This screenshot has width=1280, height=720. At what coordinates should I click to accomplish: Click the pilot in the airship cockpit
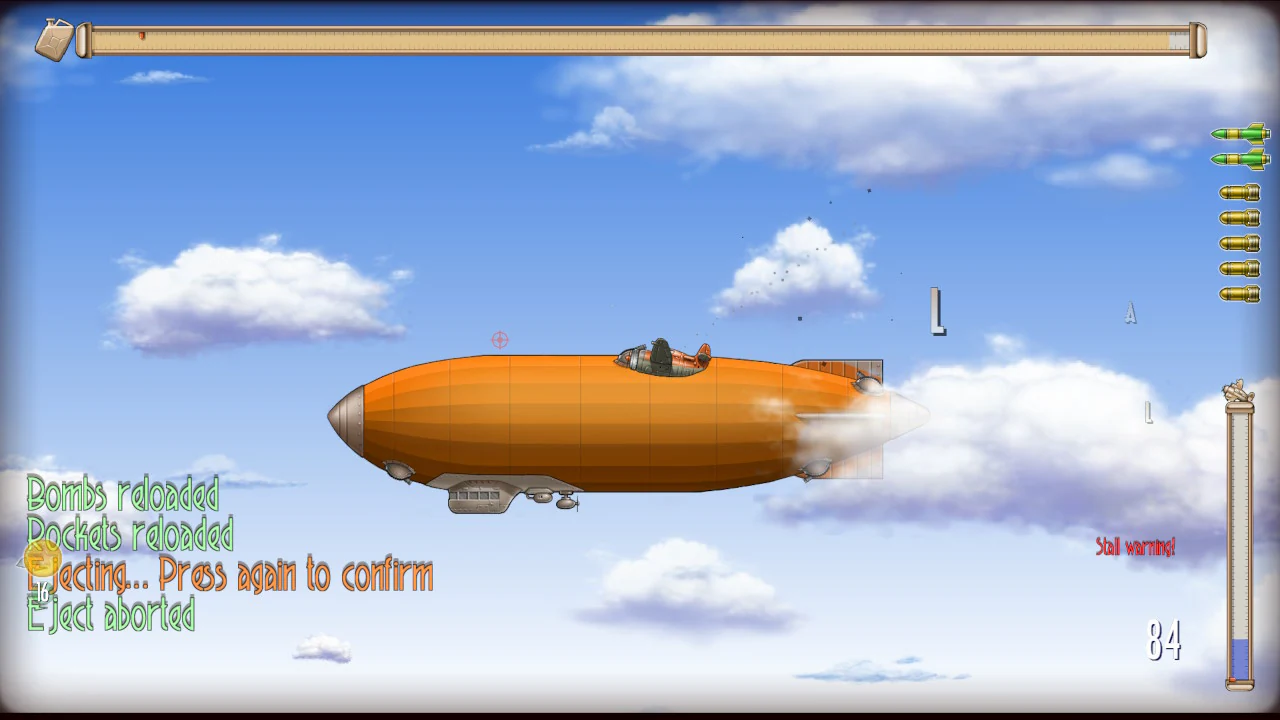(661, 352)
